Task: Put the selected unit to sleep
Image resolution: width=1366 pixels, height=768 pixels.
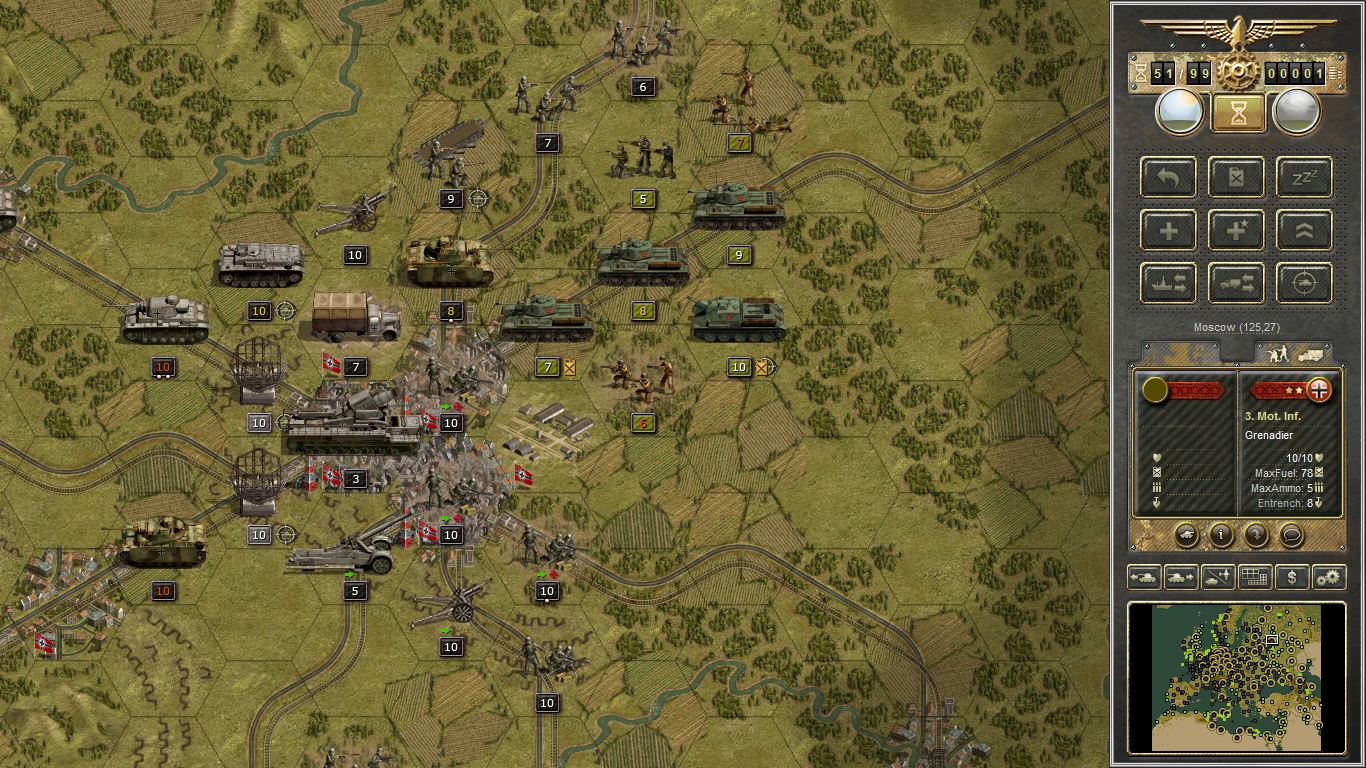Action: pos(1304,177)
